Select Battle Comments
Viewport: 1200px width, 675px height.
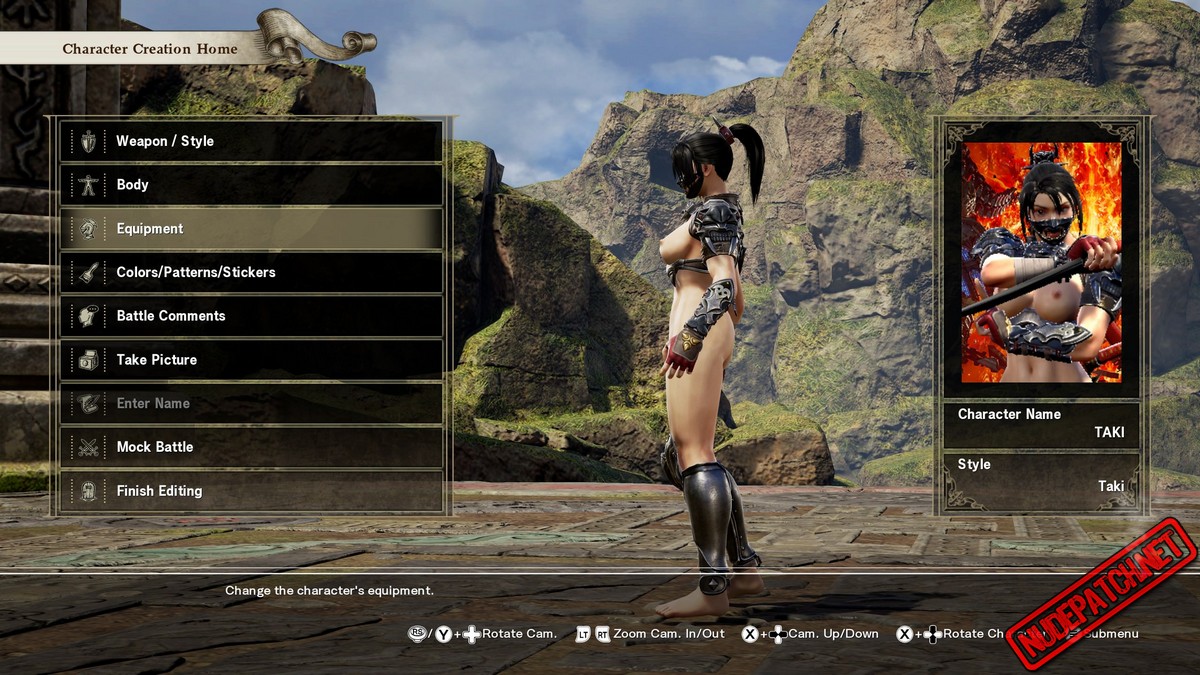(251, 316)
